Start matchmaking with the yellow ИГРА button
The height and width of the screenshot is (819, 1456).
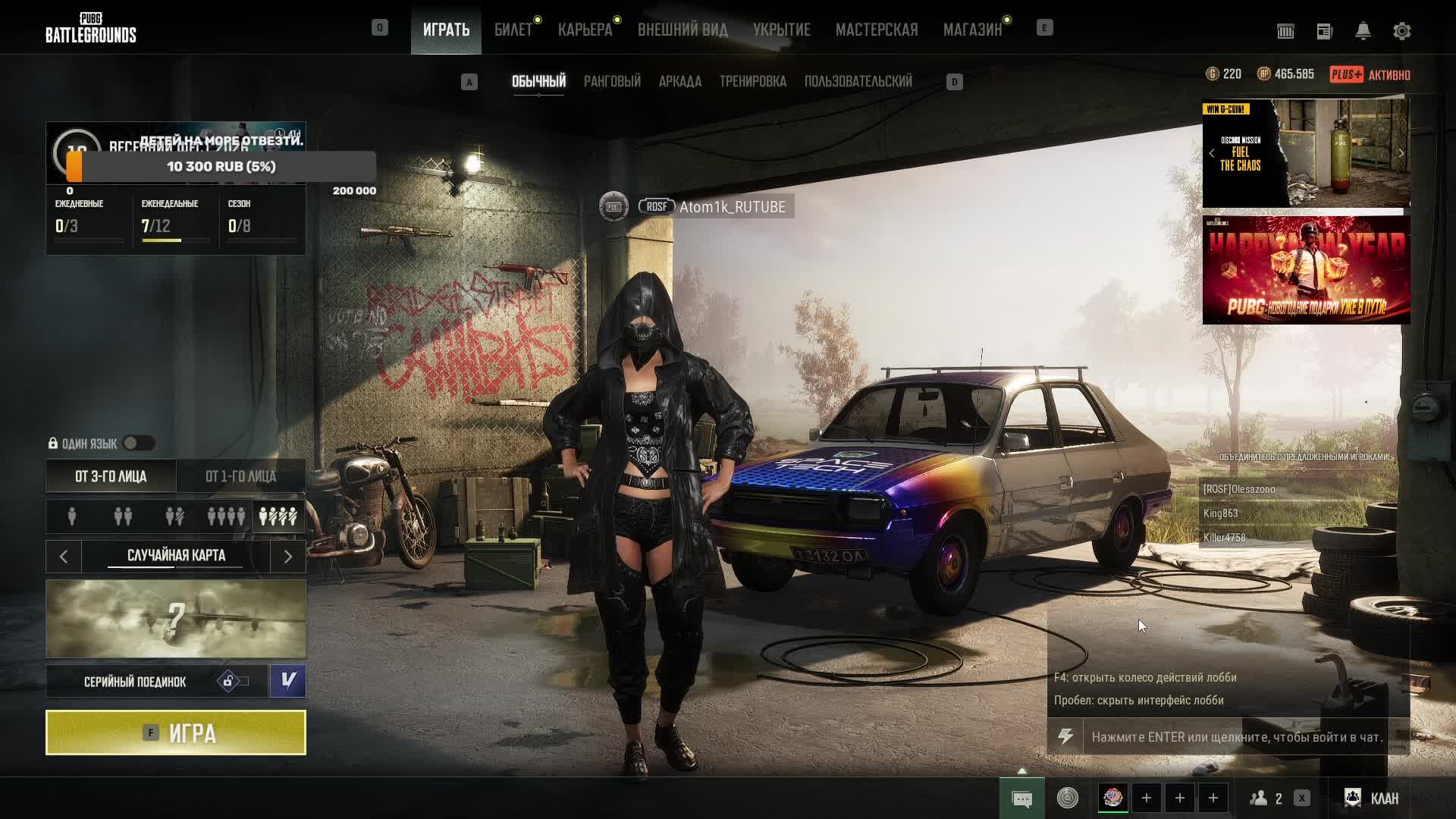(176, 733)
